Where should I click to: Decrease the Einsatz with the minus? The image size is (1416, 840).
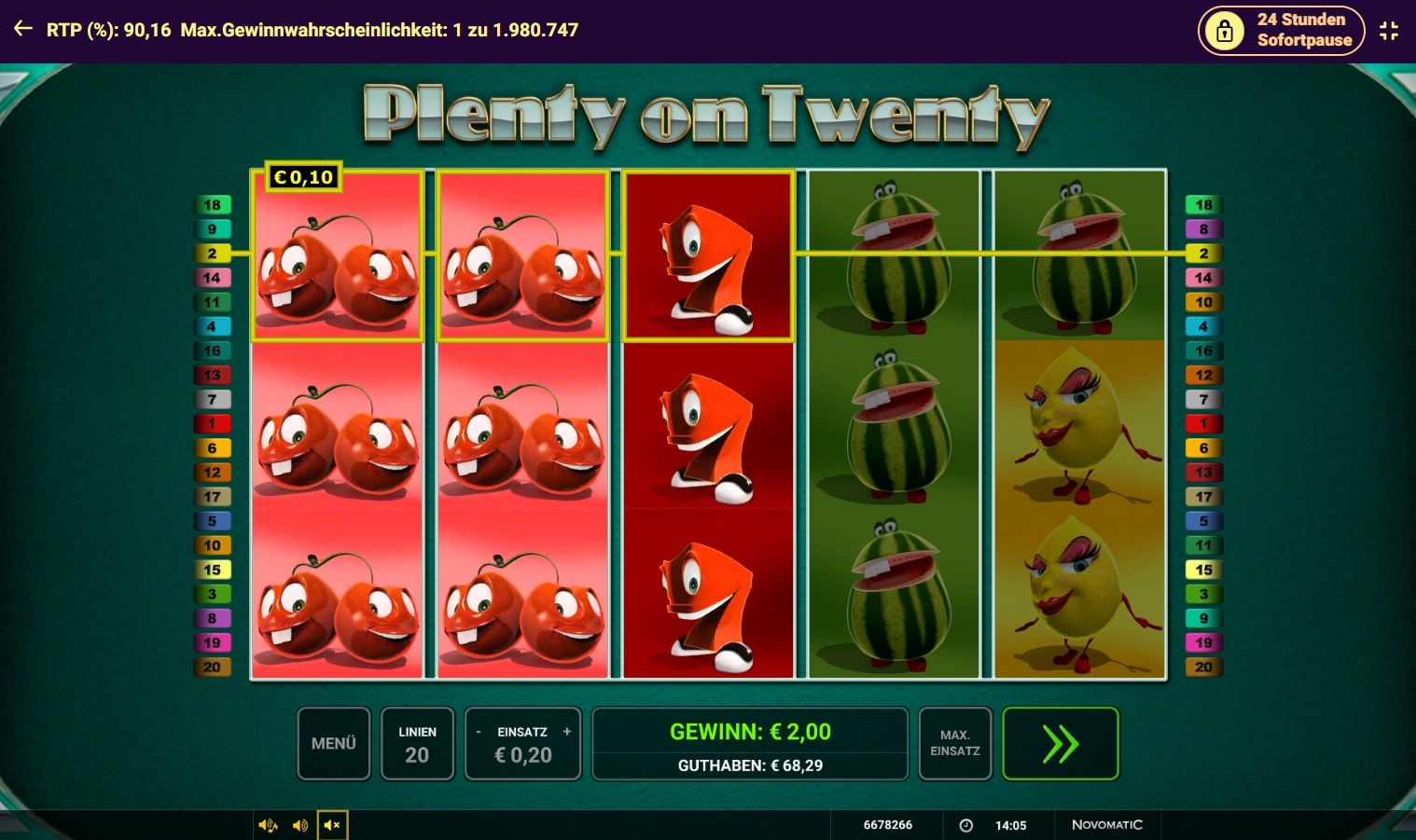(479, 732)
